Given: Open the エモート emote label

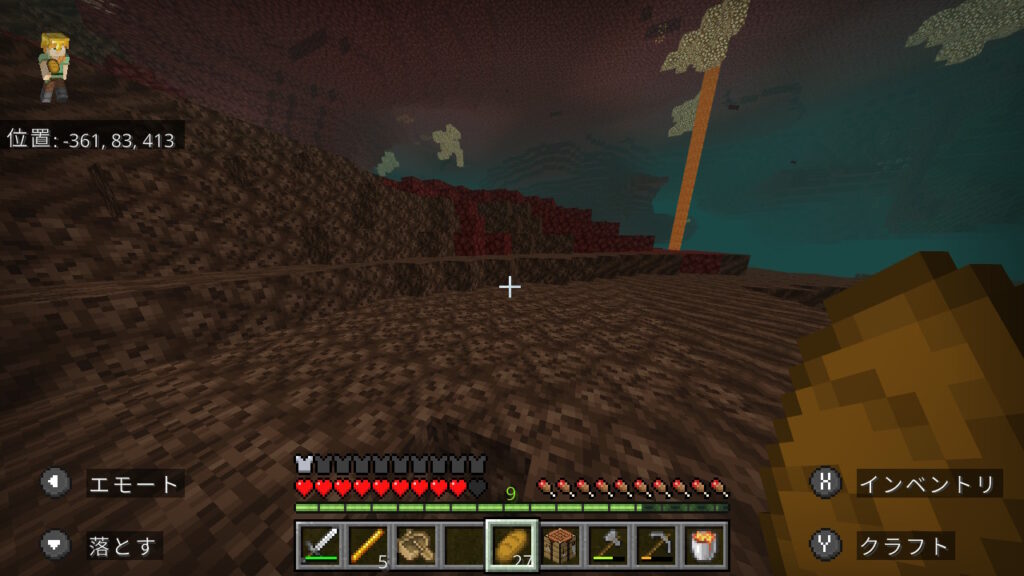Looking at the screenshot, I should point(135,485).
